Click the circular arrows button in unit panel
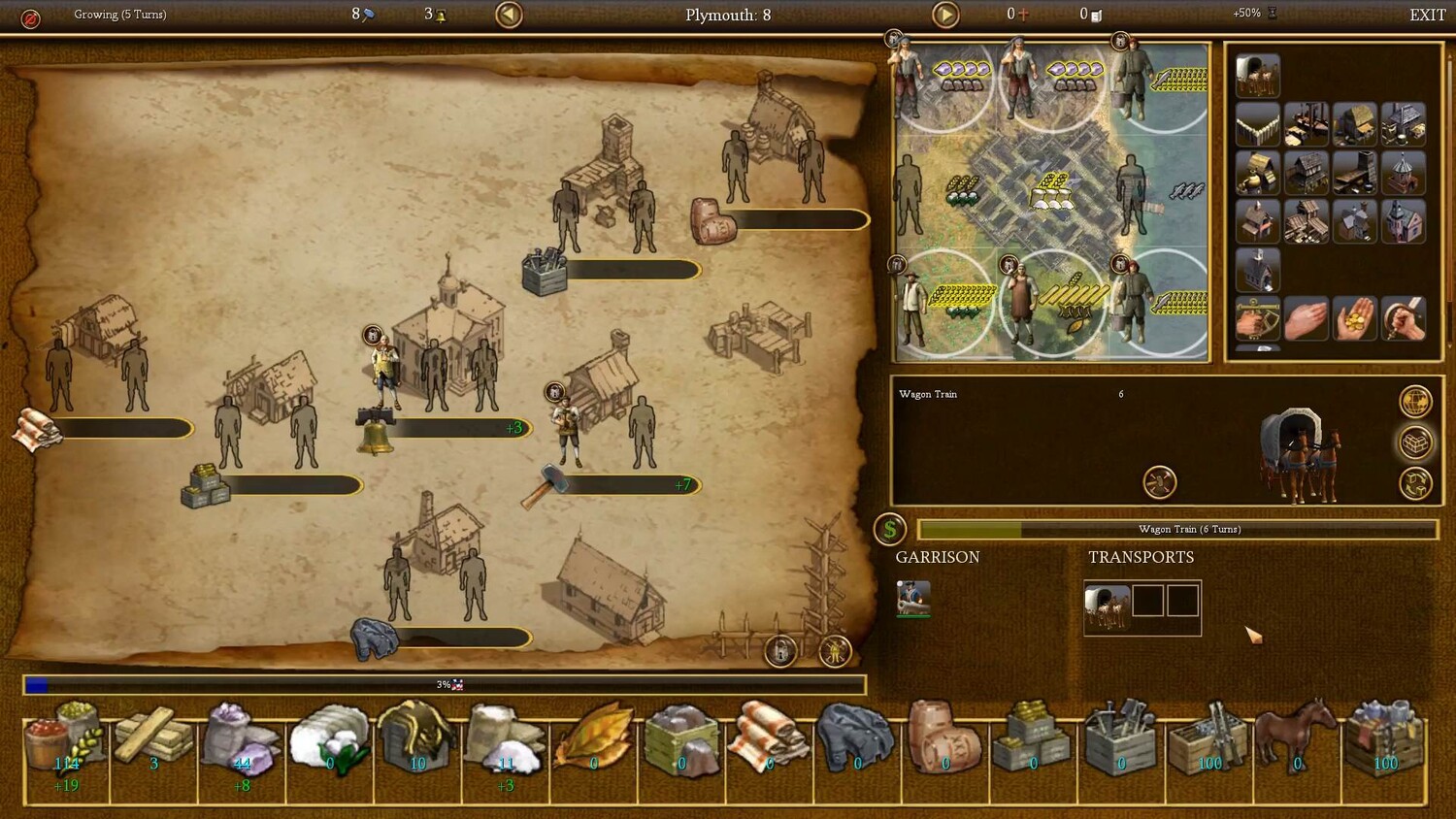The image size is (1456, 819). 1415,482
